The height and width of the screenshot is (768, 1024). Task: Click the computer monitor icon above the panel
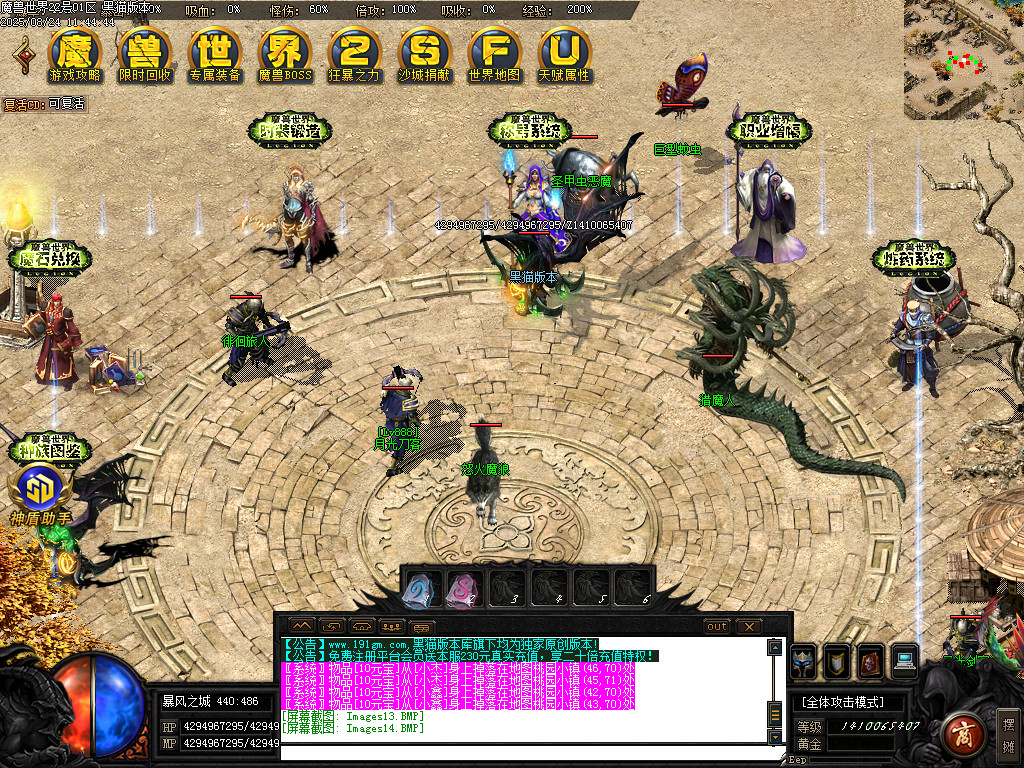coord(904,660)
